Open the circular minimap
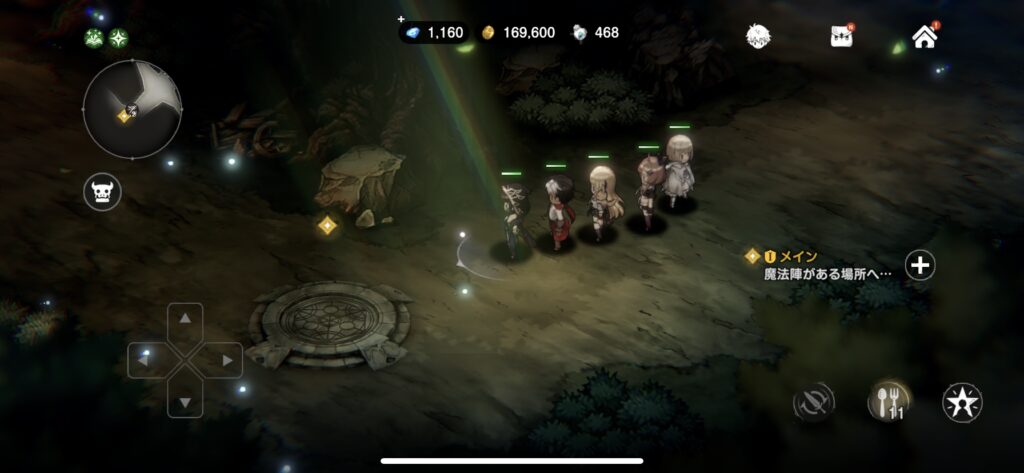Image resolution: width=1024 pixels, height=473 pixels. [x=132, y=109]
